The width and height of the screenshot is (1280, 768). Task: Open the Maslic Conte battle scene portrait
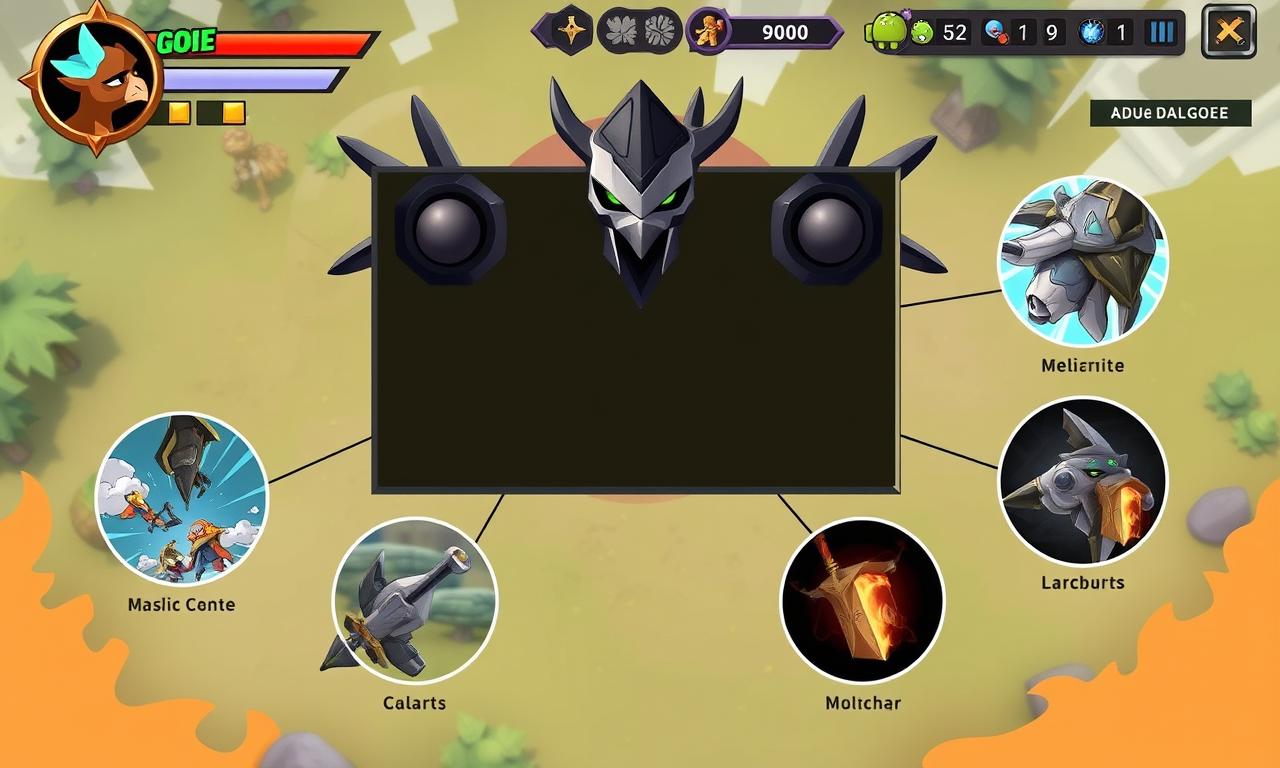(x=182, y=499)
